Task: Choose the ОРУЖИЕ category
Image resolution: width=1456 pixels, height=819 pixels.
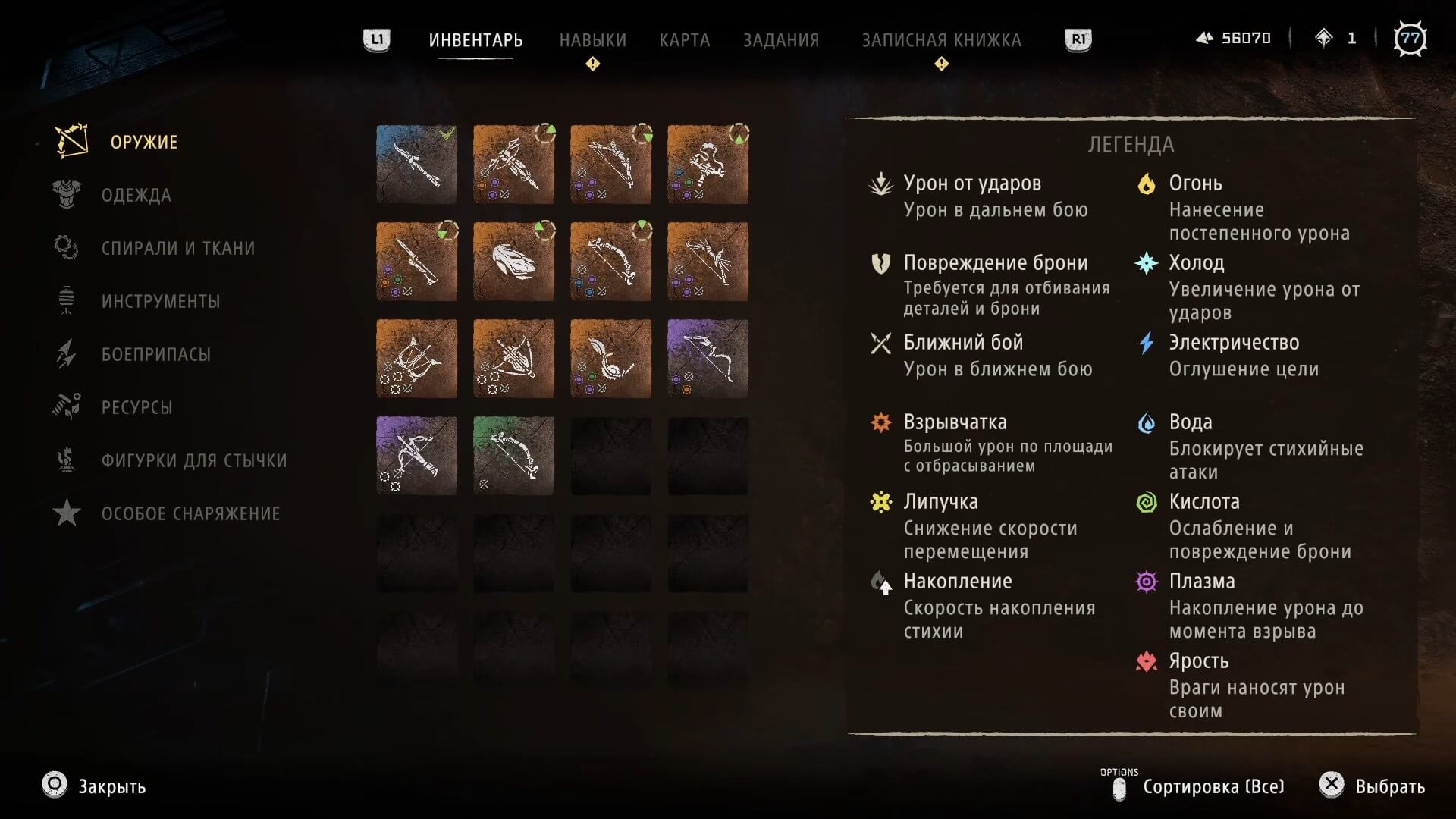Action: click(143, 143)
